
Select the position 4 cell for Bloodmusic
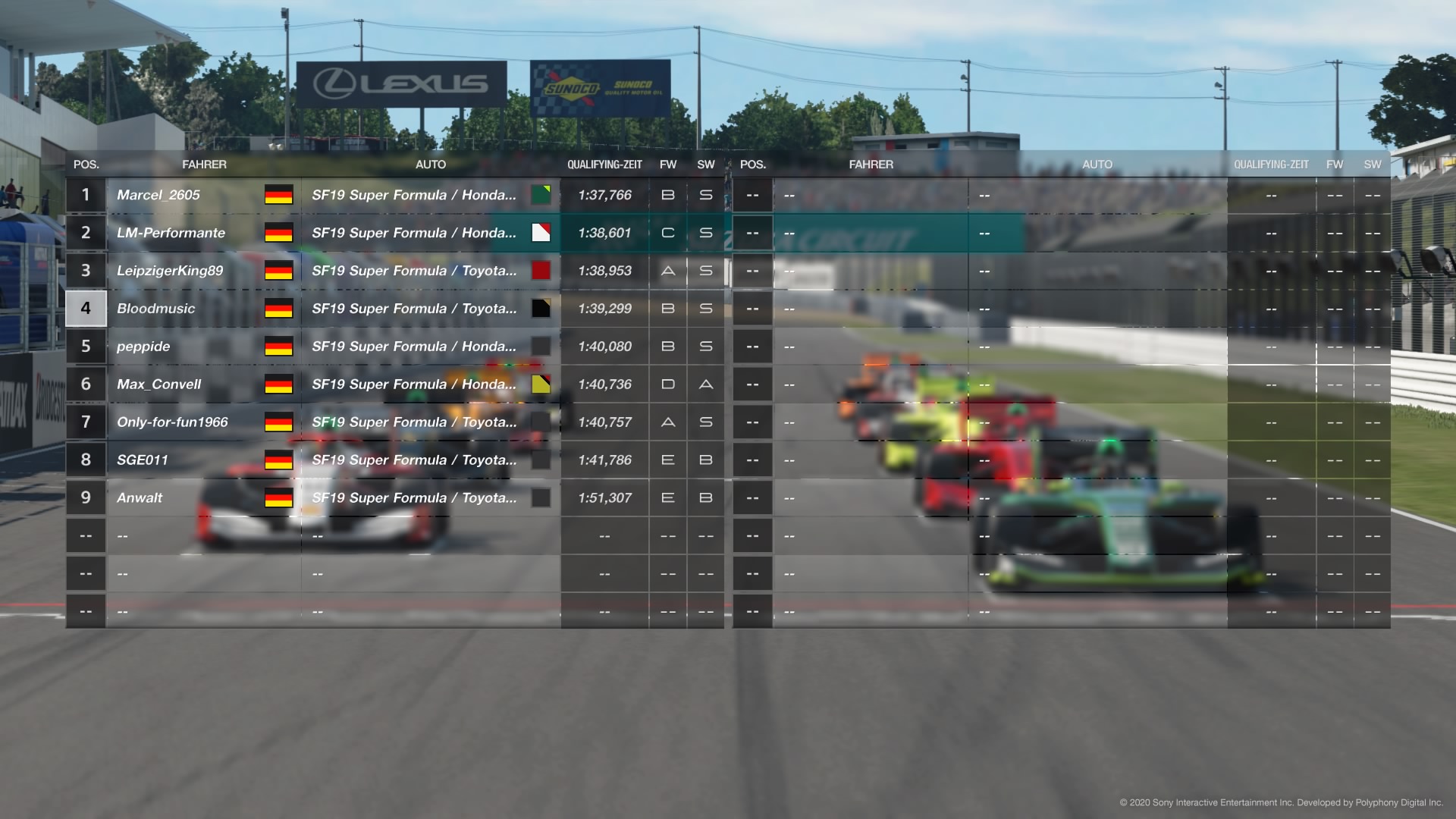click(86, 309)
